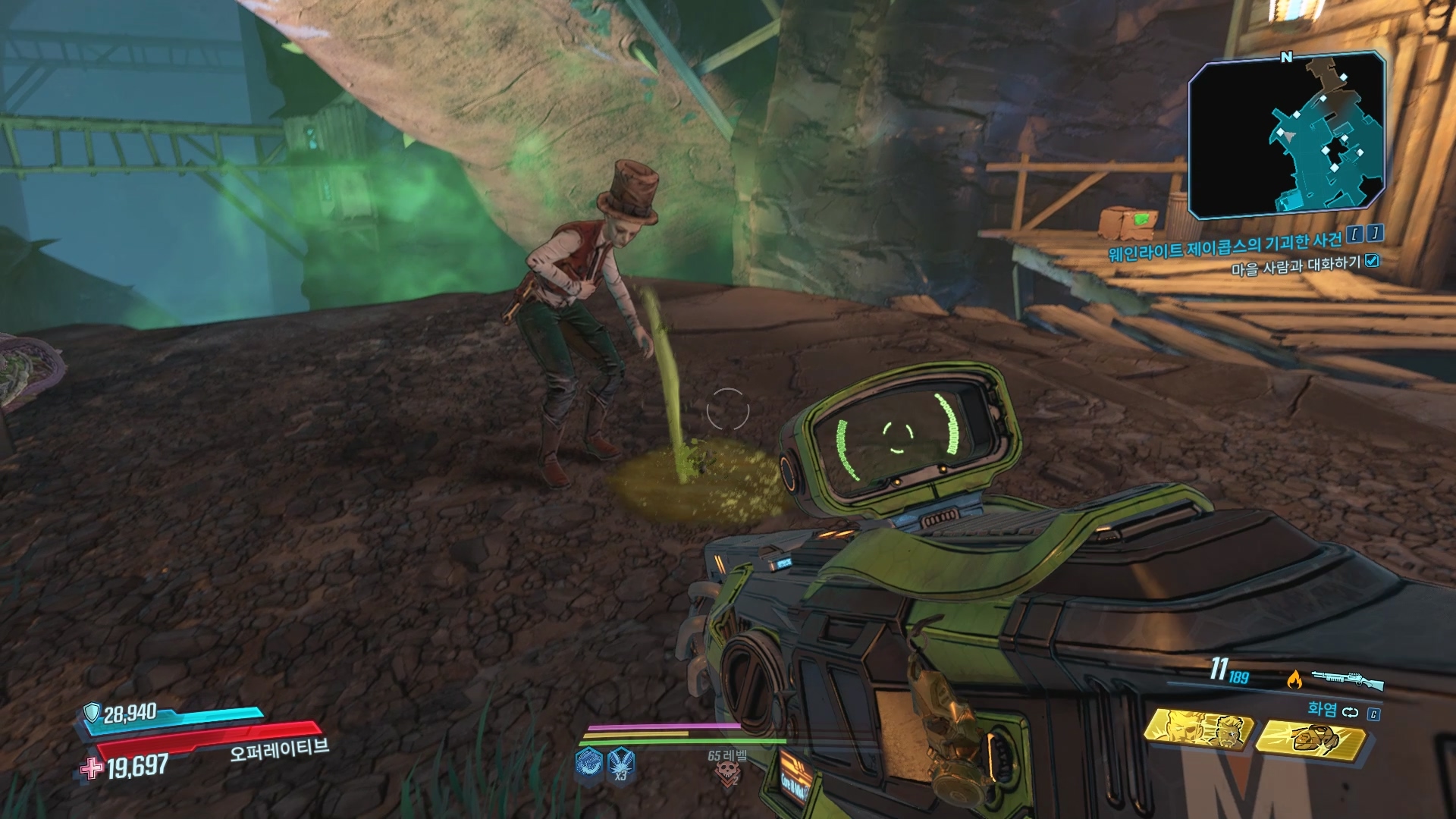Click the equipped shotgun weapon icon
The height and width of the screenshot is (819, 1456).
[x=1347, y=679]
